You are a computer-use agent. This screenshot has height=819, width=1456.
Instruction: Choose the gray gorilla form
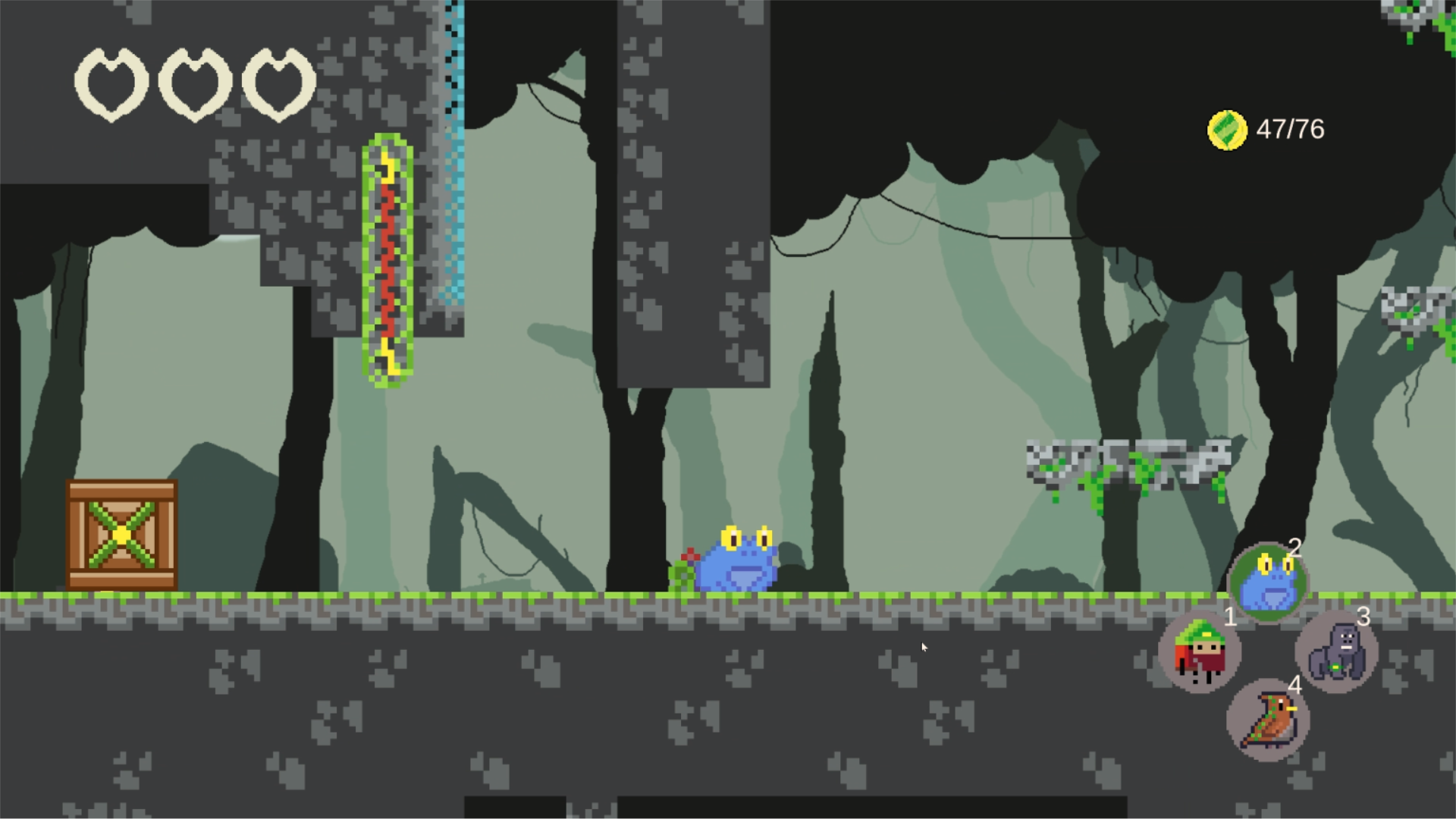pyautogui.click(x=1336, y=652)
